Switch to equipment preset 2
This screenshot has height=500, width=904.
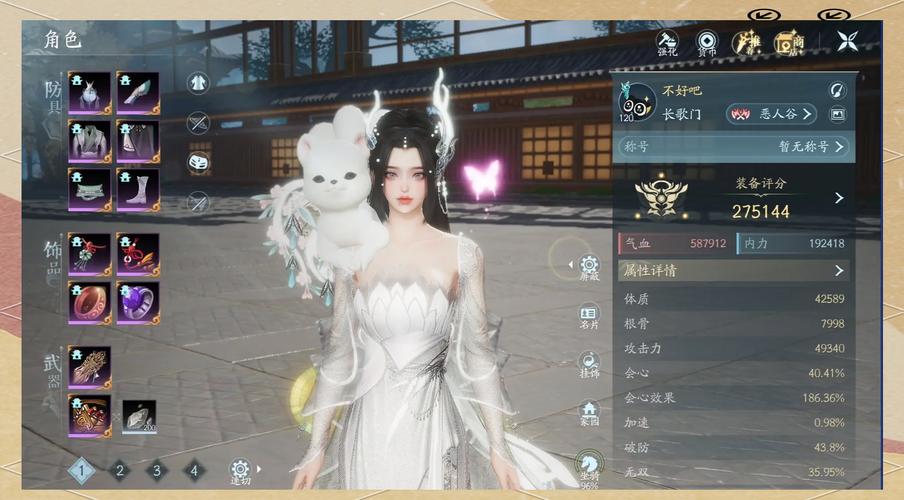point(119,469)
